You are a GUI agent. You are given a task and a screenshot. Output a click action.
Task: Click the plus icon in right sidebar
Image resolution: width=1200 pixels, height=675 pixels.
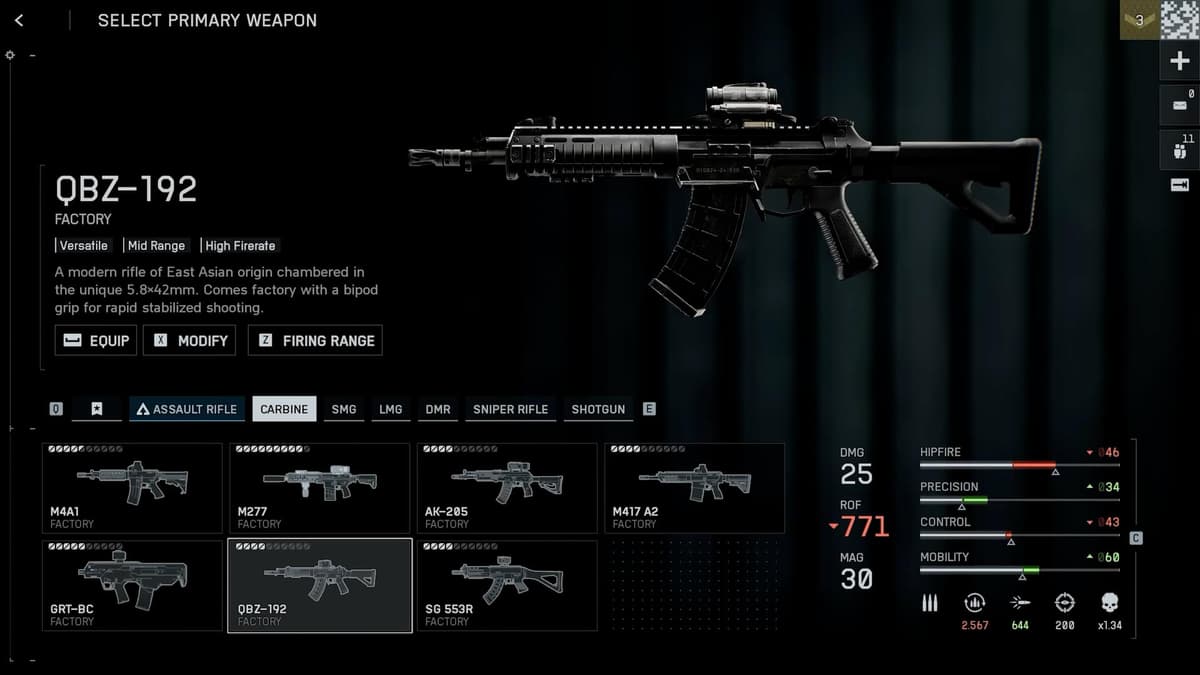1179,62
